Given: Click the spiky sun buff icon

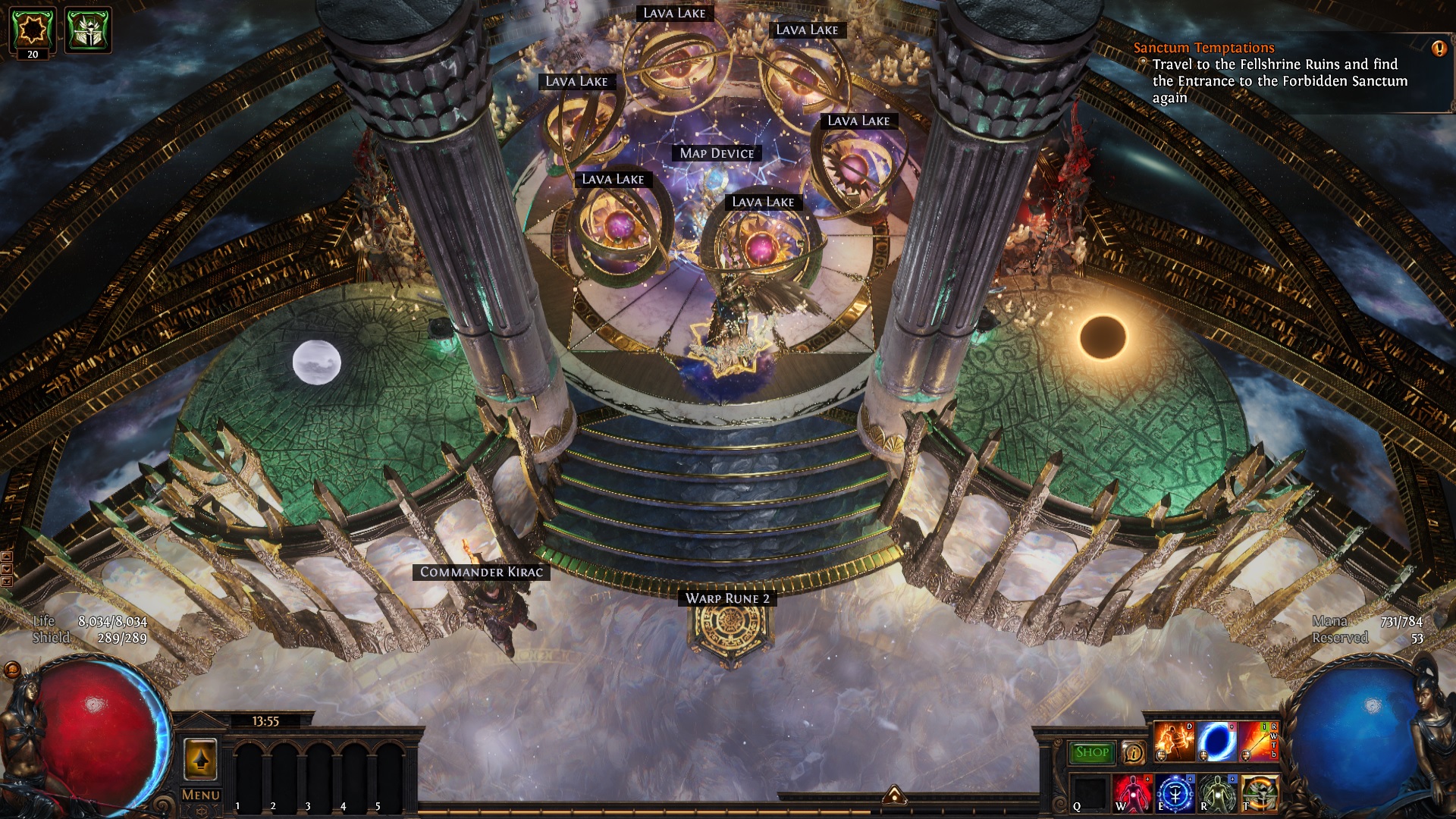Looking at the screenshot, I should point(33,28).
